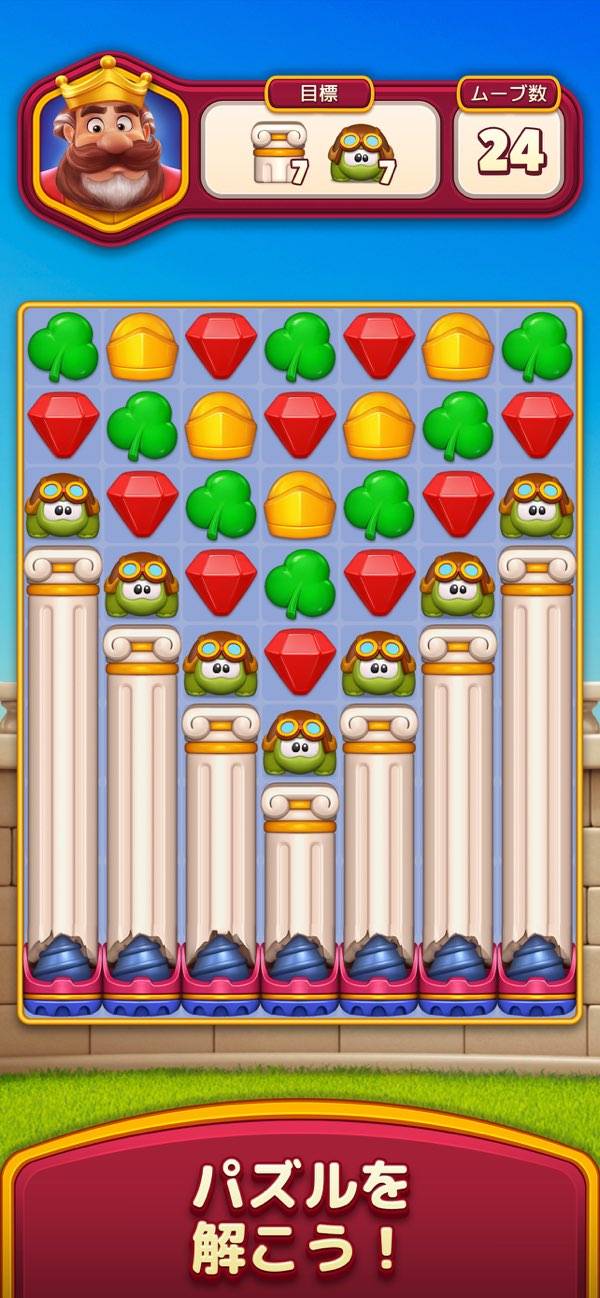
Task: Select the turtle sitting atop the shortest pillar
Action: [300, 742]
